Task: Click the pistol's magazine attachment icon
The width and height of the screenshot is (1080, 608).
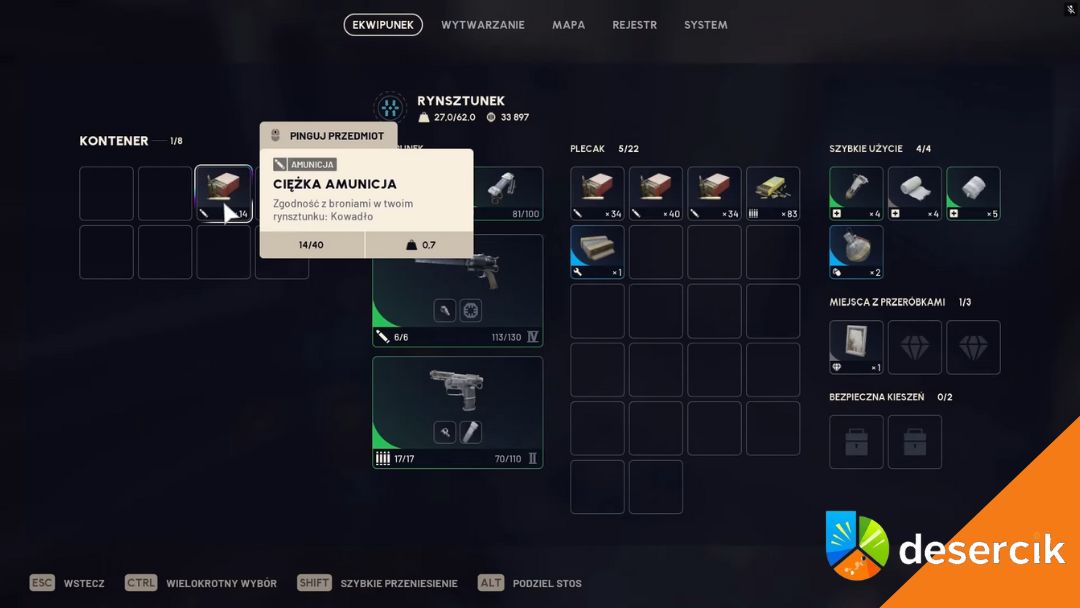Action: pyautogui.click(x=471, y=432)
